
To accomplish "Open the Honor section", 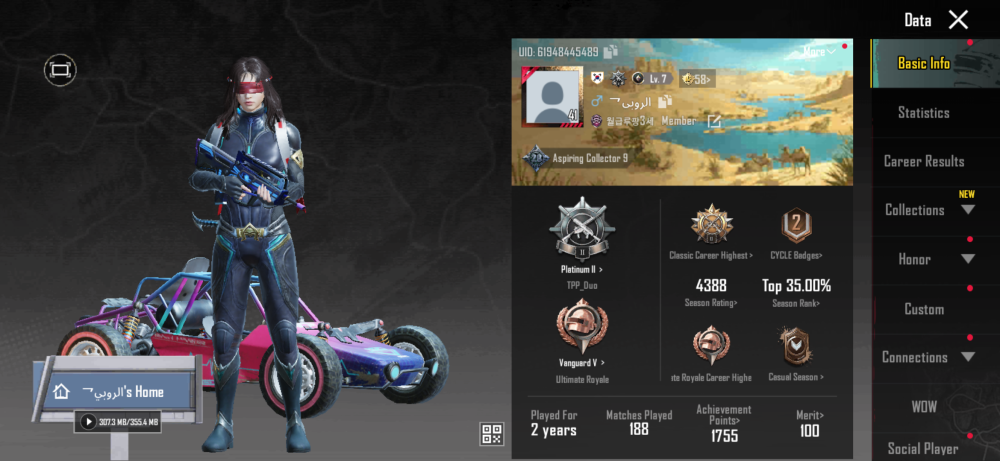I will (928, 259).
